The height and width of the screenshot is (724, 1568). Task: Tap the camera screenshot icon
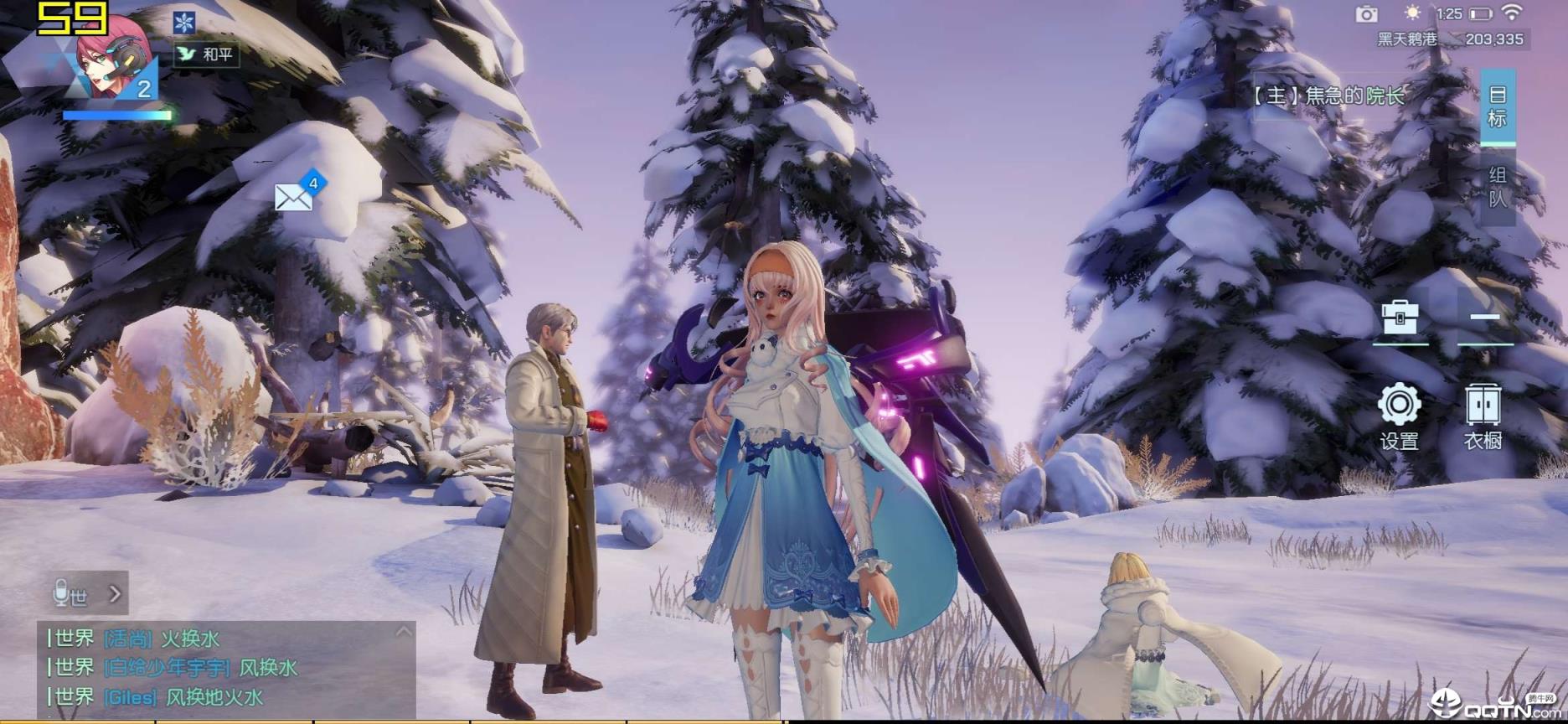1367,13
